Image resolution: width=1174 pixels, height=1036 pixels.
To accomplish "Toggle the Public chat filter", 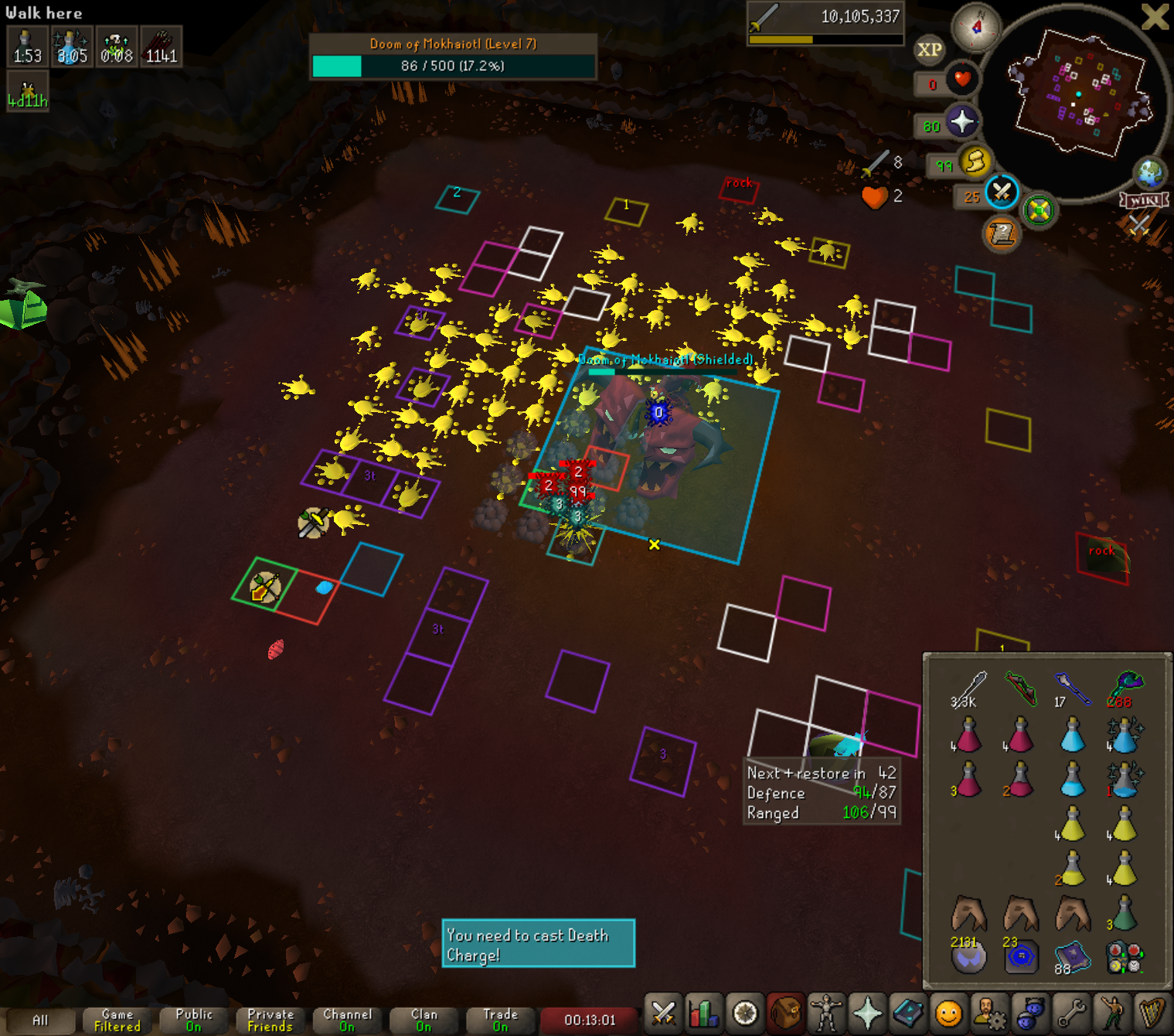I will click(x=194, y=1021).
